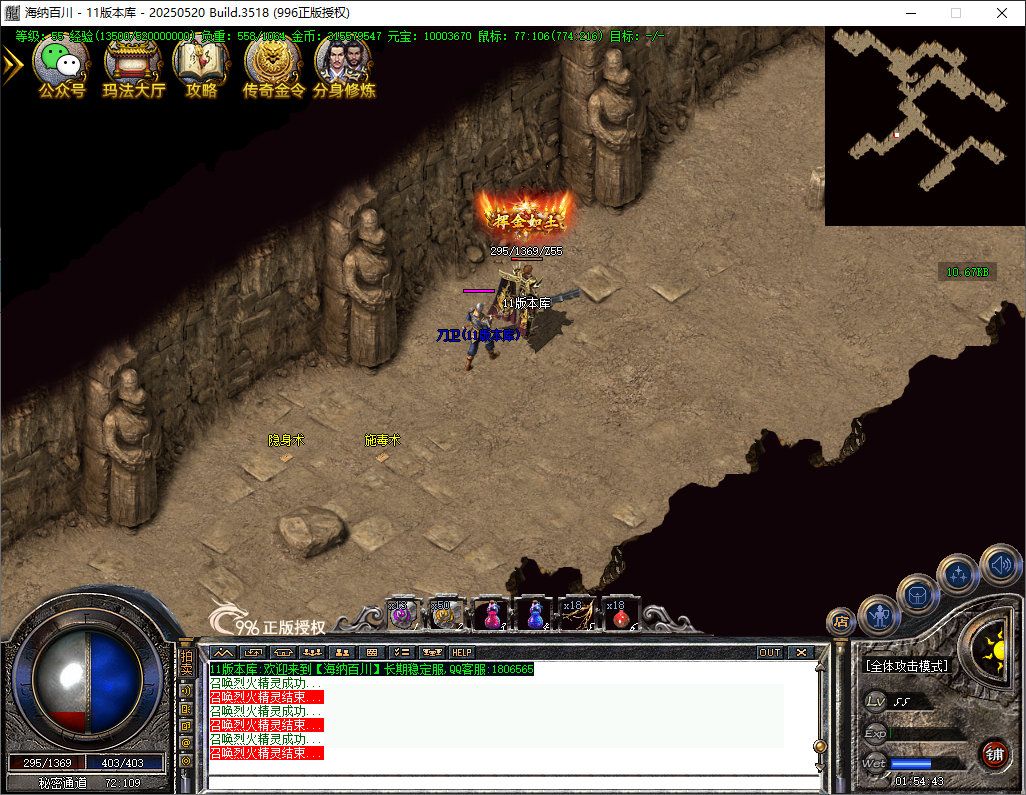Open the 玛法大厅 hall menu

(x=134, y=62)
